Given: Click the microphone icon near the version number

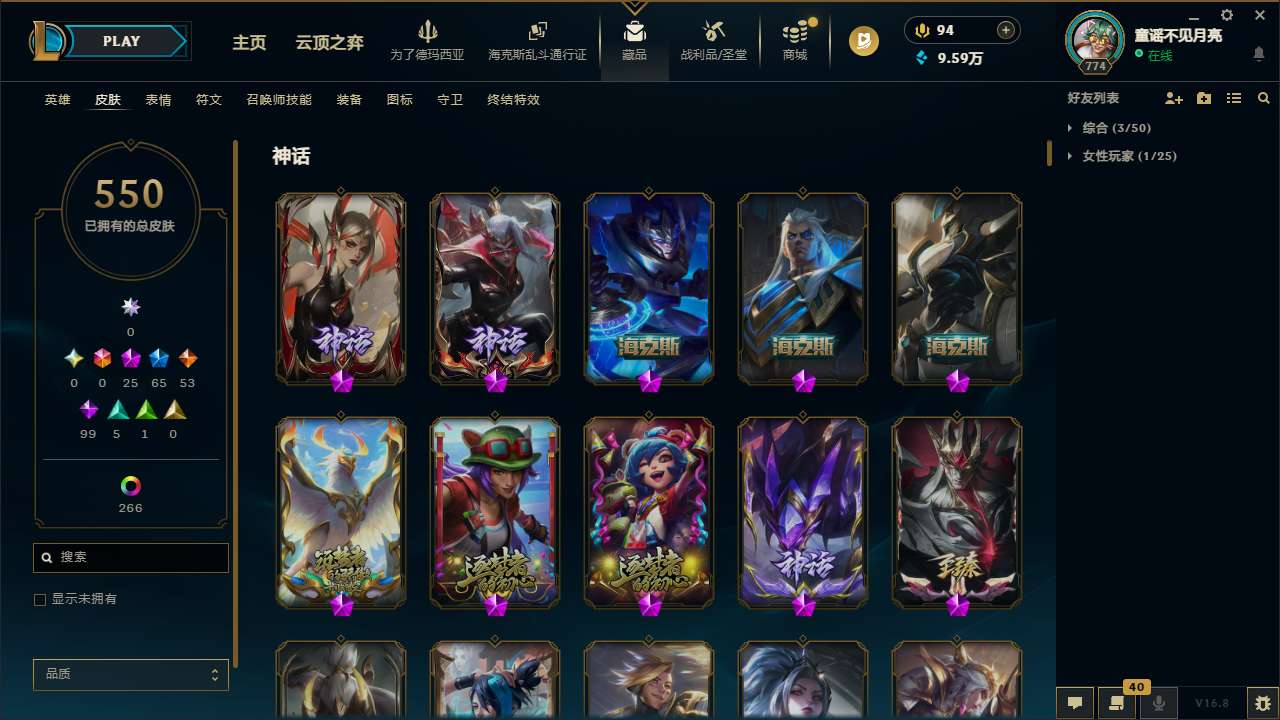Looking at the screenshot, I should coord(1159,701).
